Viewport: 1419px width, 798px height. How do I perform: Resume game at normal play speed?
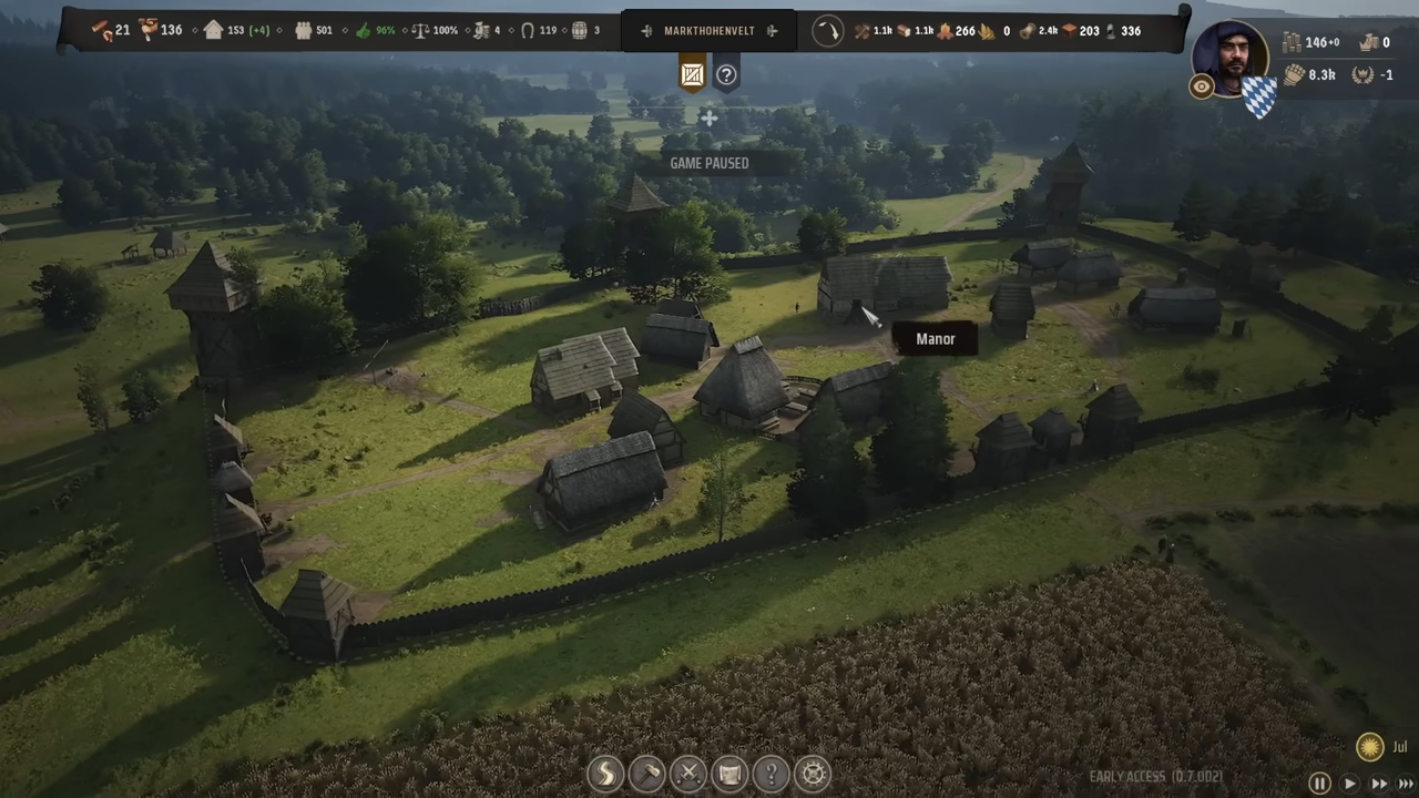1349,784
